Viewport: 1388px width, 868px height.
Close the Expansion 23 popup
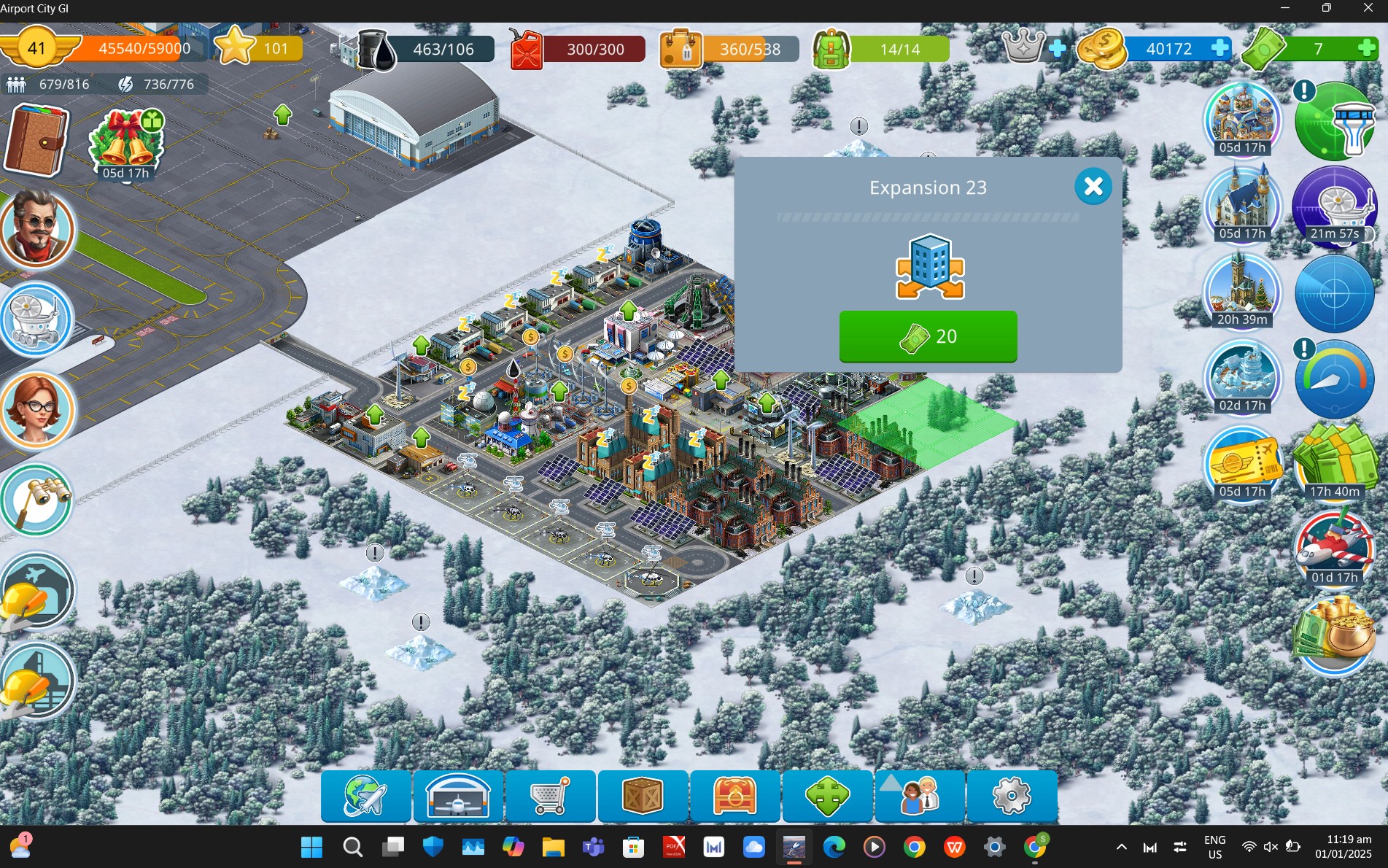pyautogui.click(x=1093, y=187)
